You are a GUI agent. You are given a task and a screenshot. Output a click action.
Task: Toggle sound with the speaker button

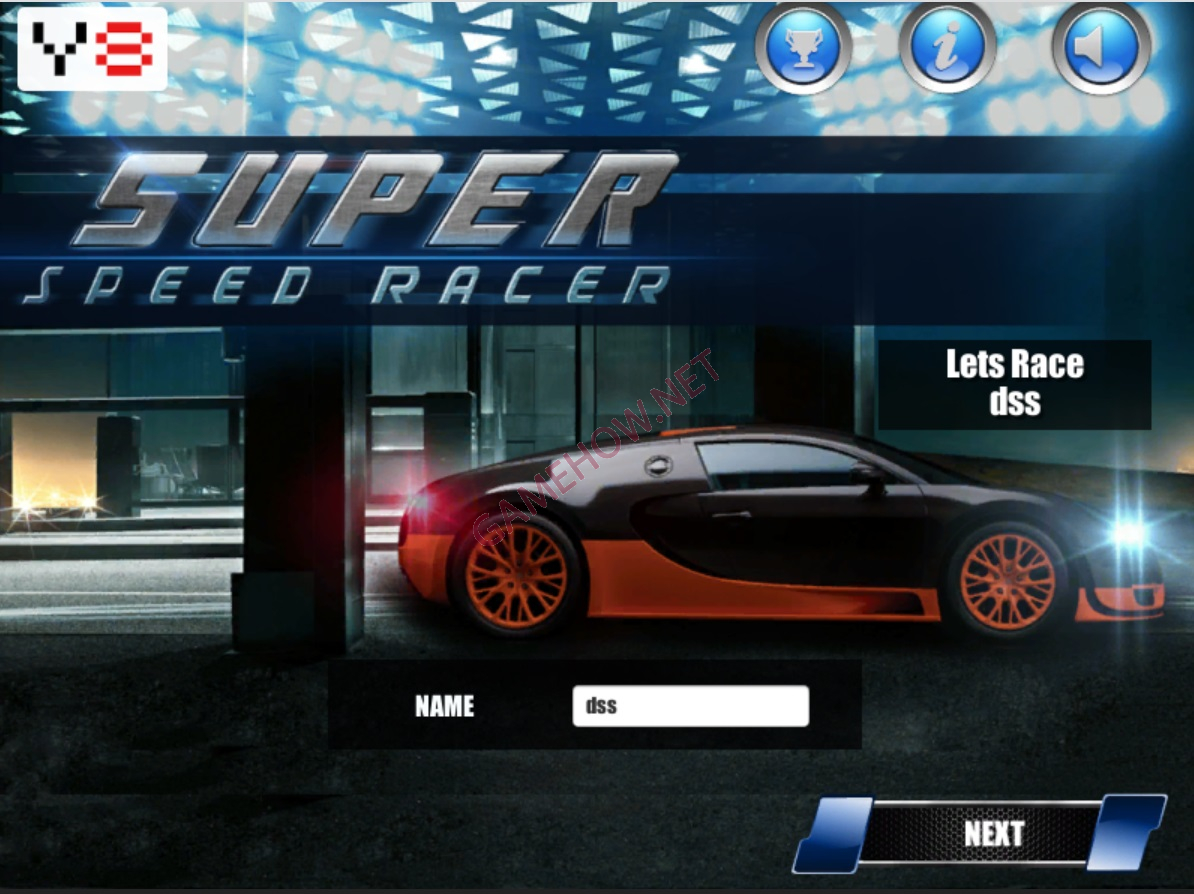1100,49
